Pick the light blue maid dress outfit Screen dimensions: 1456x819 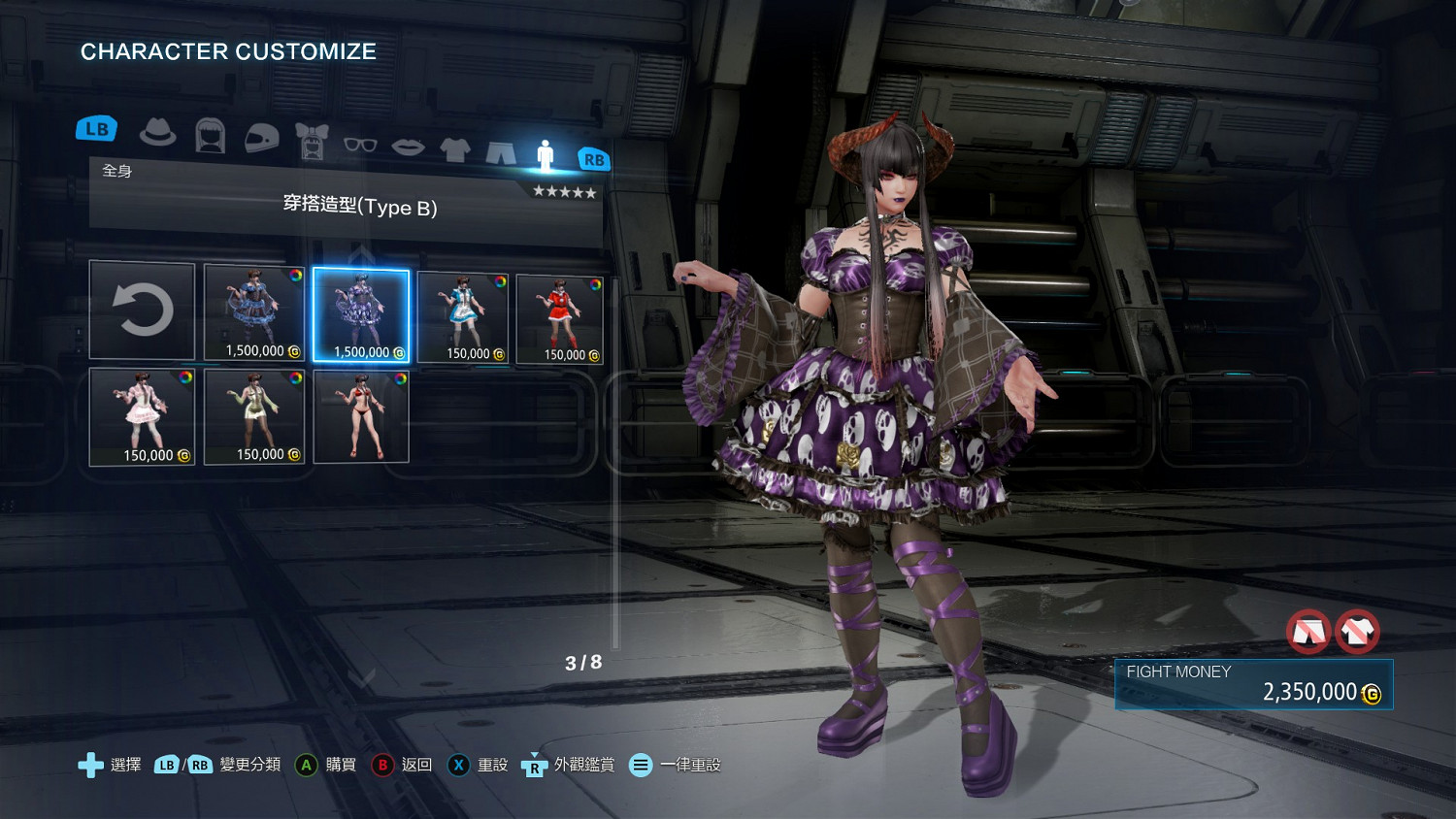tap(463, 317)
